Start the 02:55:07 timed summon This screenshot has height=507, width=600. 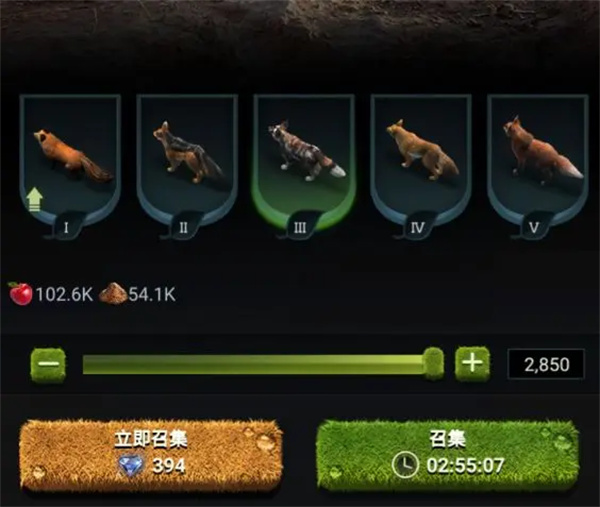pyautogui.click(x=447, y=453)
